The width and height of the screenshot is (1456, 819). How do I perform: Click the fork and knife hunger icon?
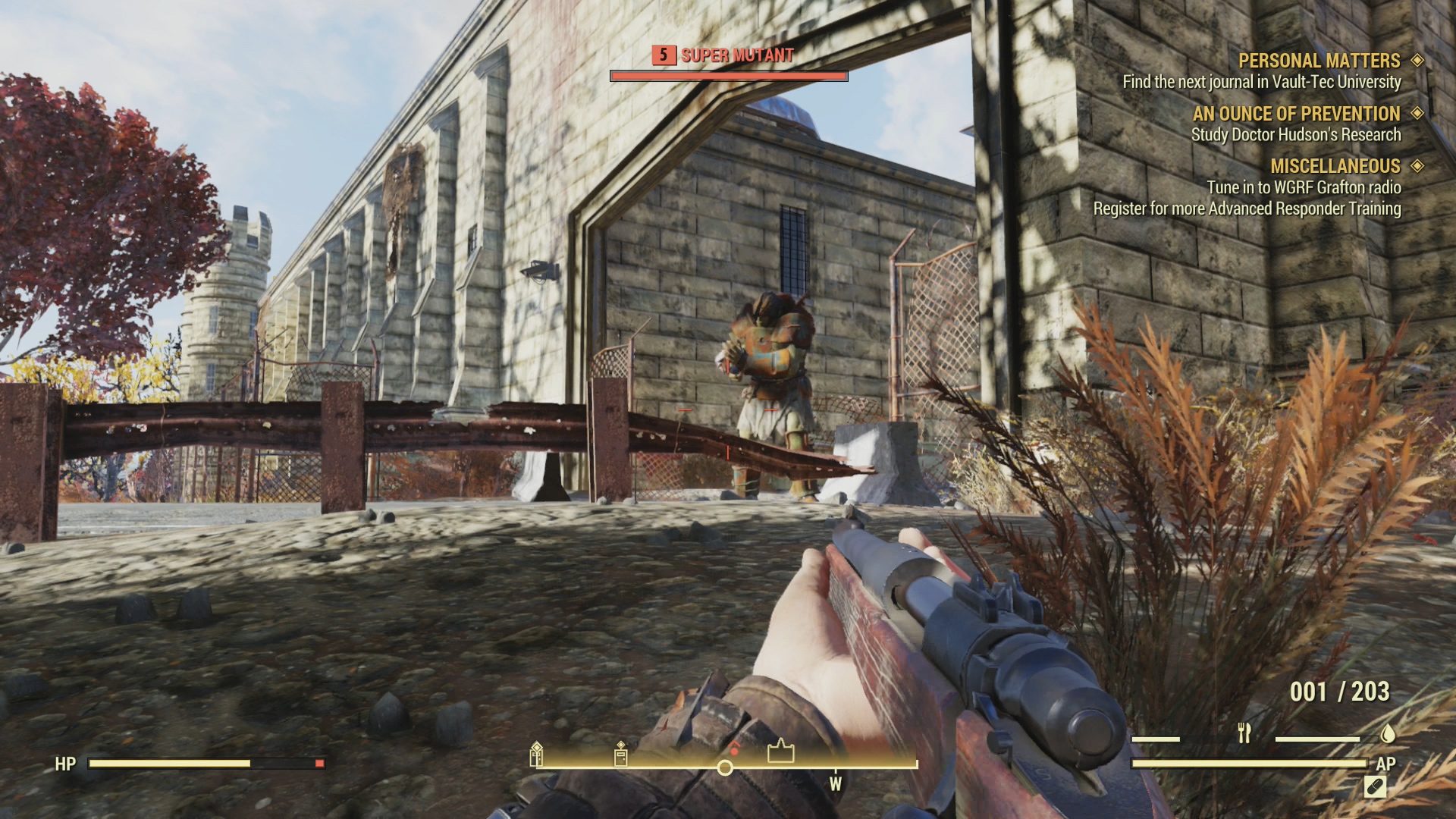click(1244, 733)
